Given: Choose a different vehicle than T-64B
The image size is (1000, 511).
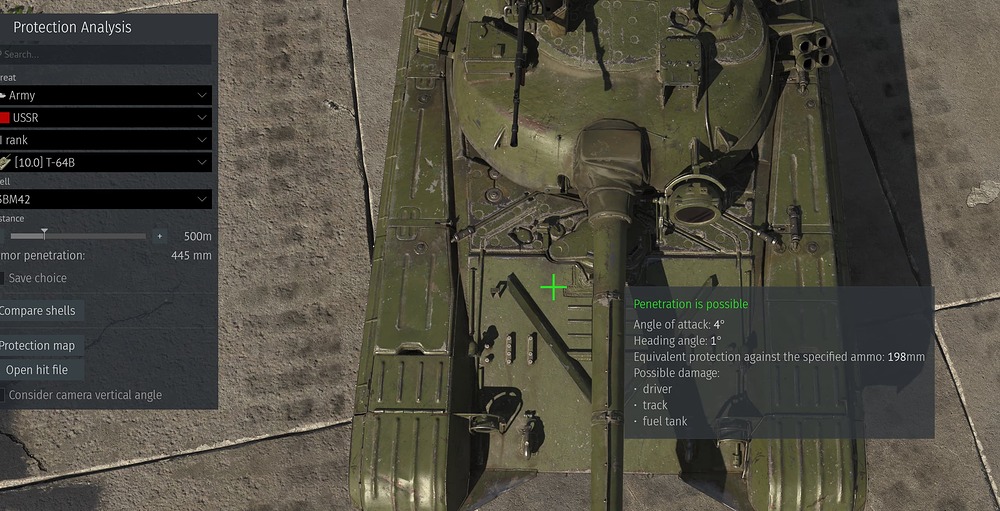Looking at the screenshot, I should pyautogui.click(x=105, y=162).
